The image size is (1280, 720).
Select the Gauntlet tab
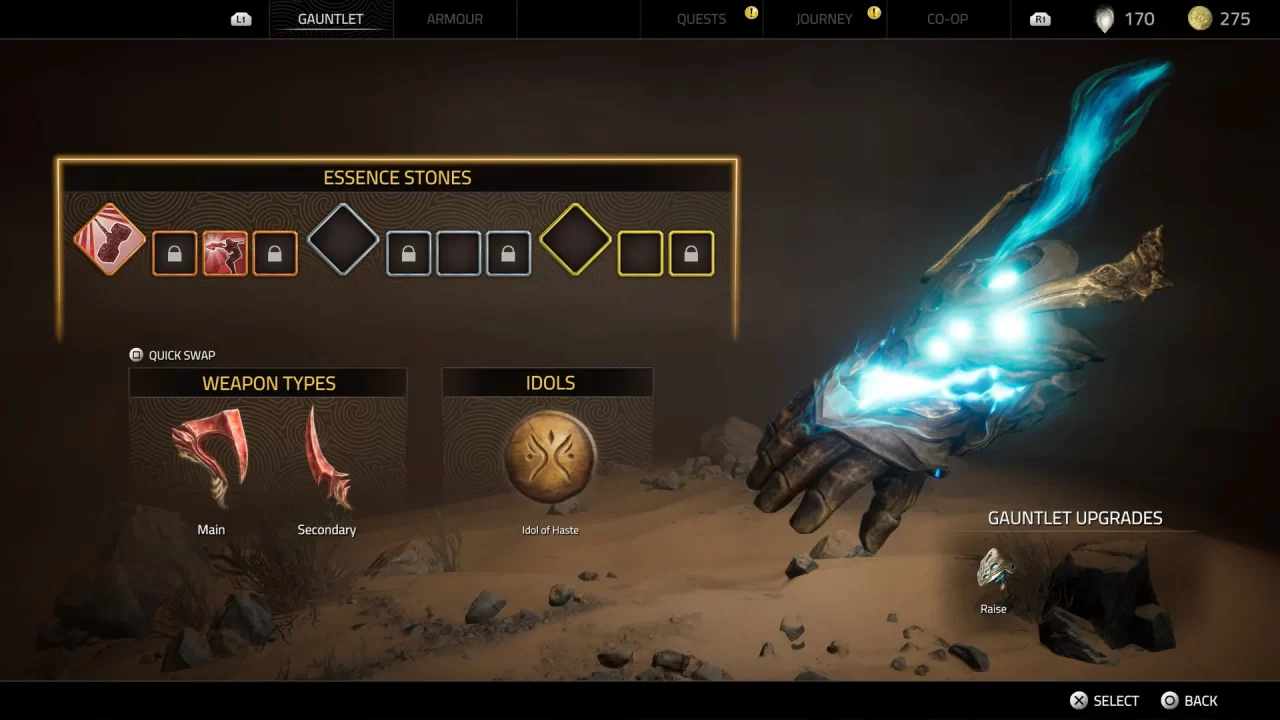[x=331, y=19]
